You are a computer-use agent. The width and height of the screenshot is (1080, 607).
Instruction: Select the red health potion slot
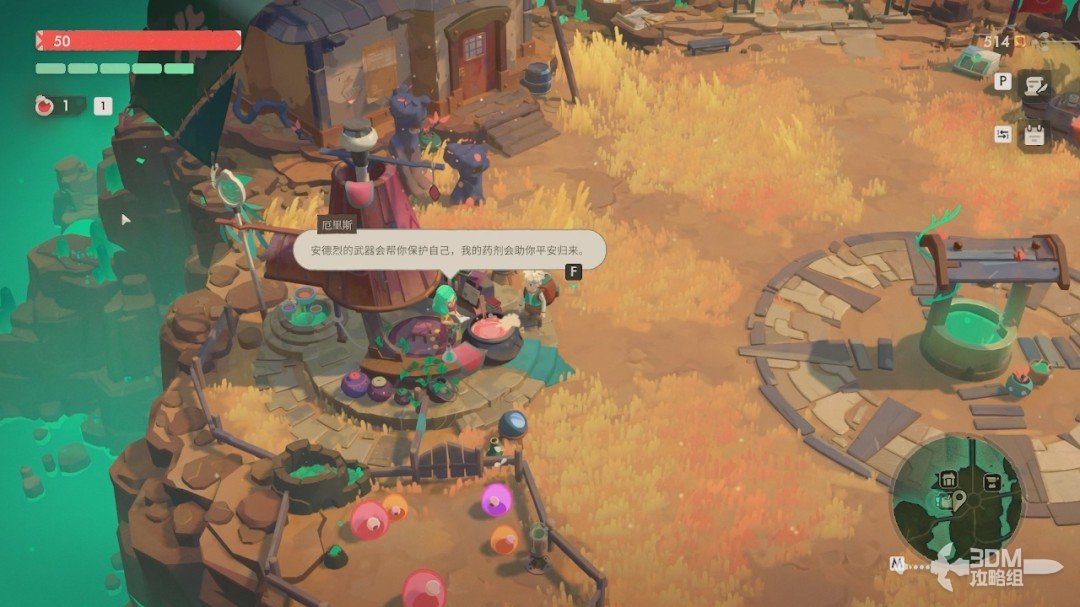coord(45,106)
